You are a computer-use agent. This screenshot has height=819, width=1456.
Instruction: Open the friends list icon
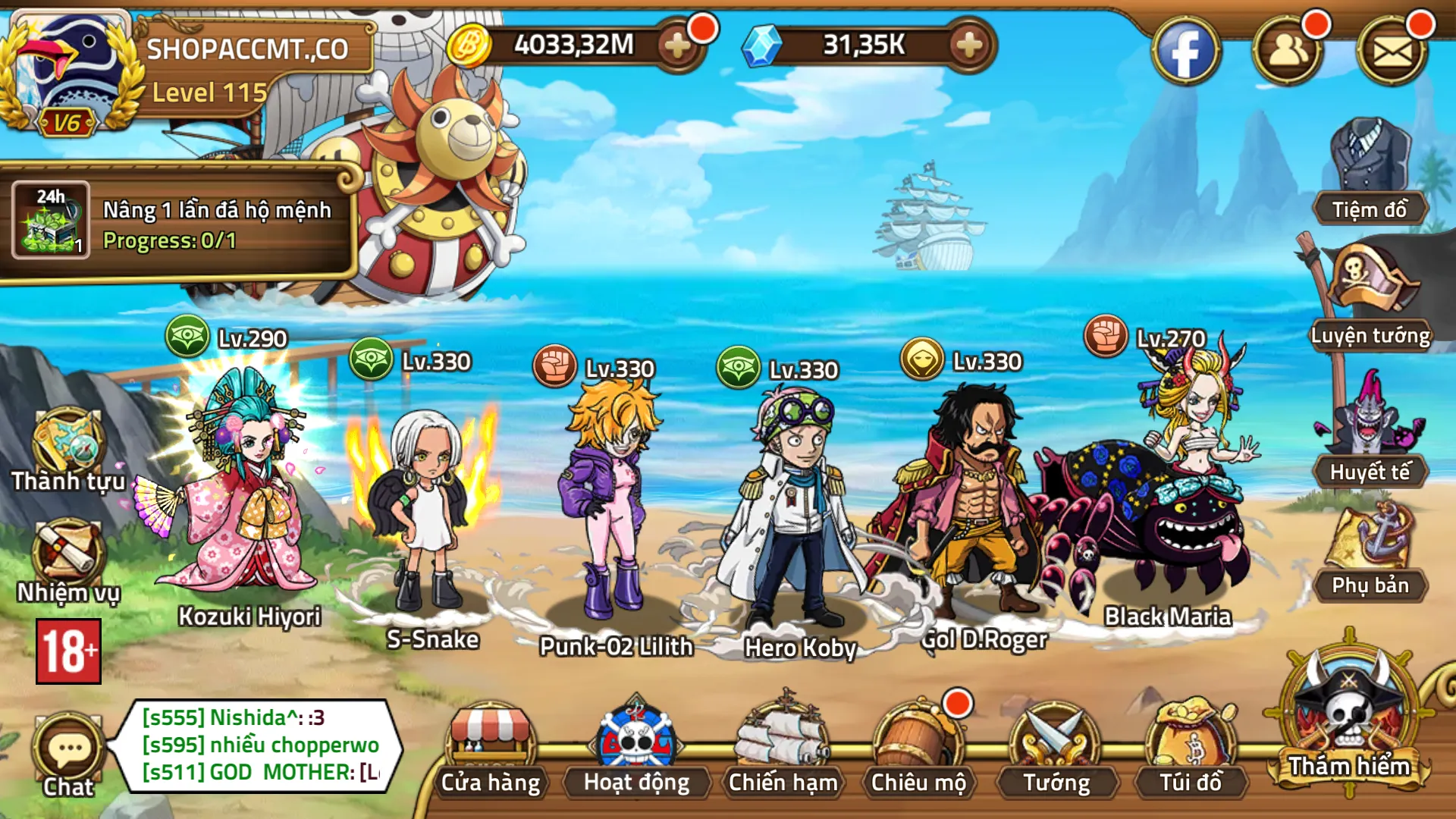1288,52
